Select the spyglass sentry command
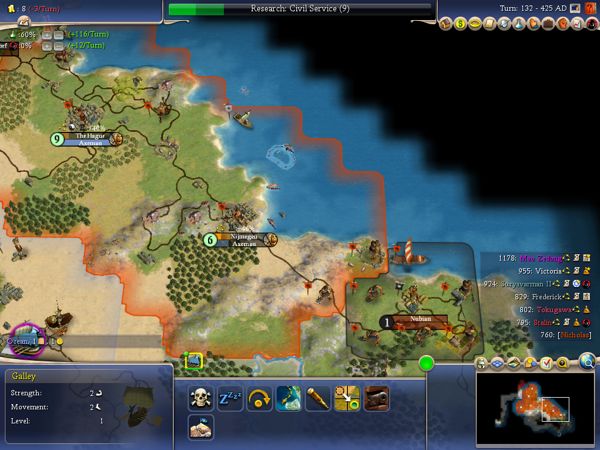 [318, 397]
